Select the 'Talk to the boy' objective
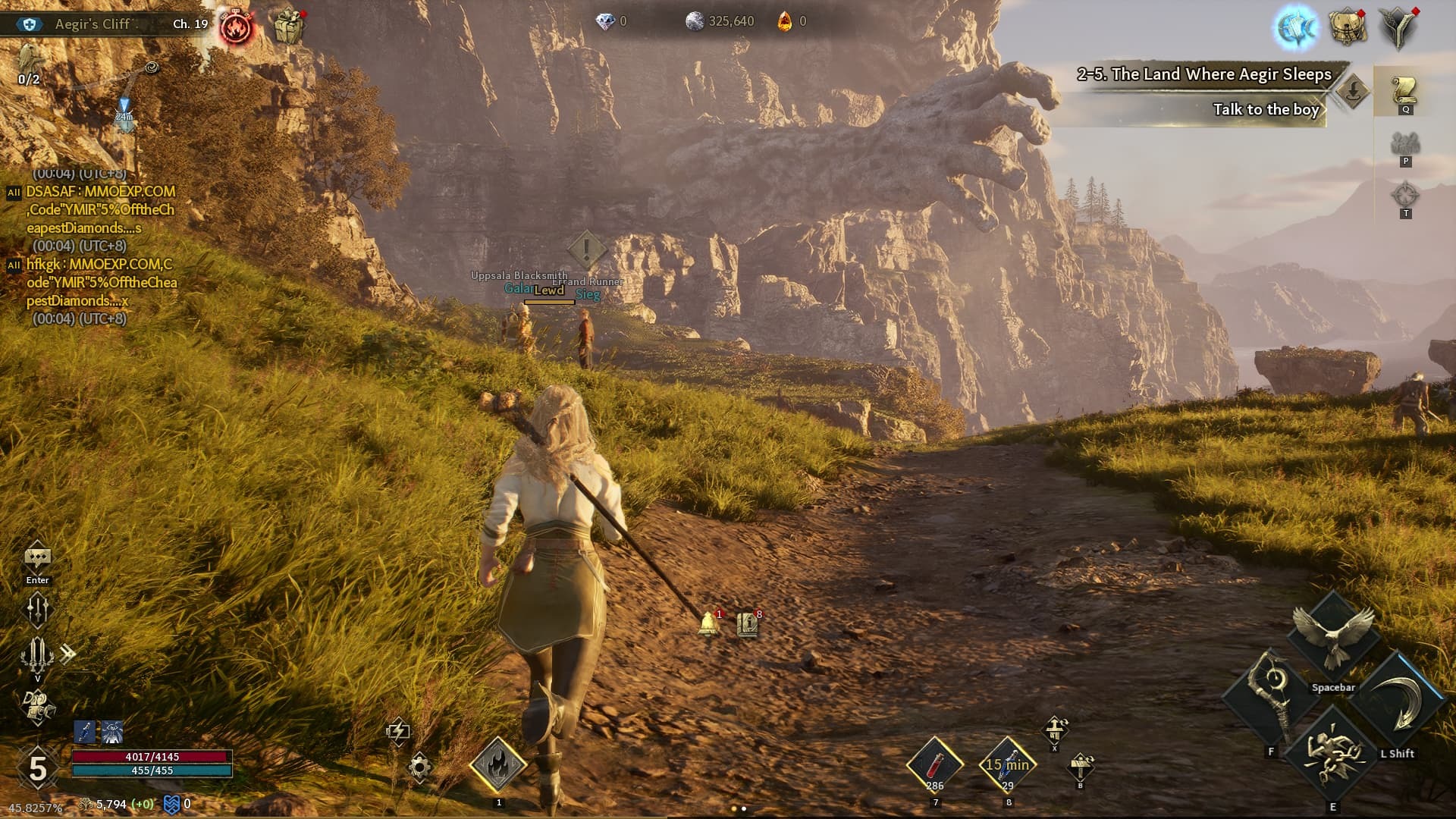The width and height of the screenshot is (1456, 819). (1265, 110)
